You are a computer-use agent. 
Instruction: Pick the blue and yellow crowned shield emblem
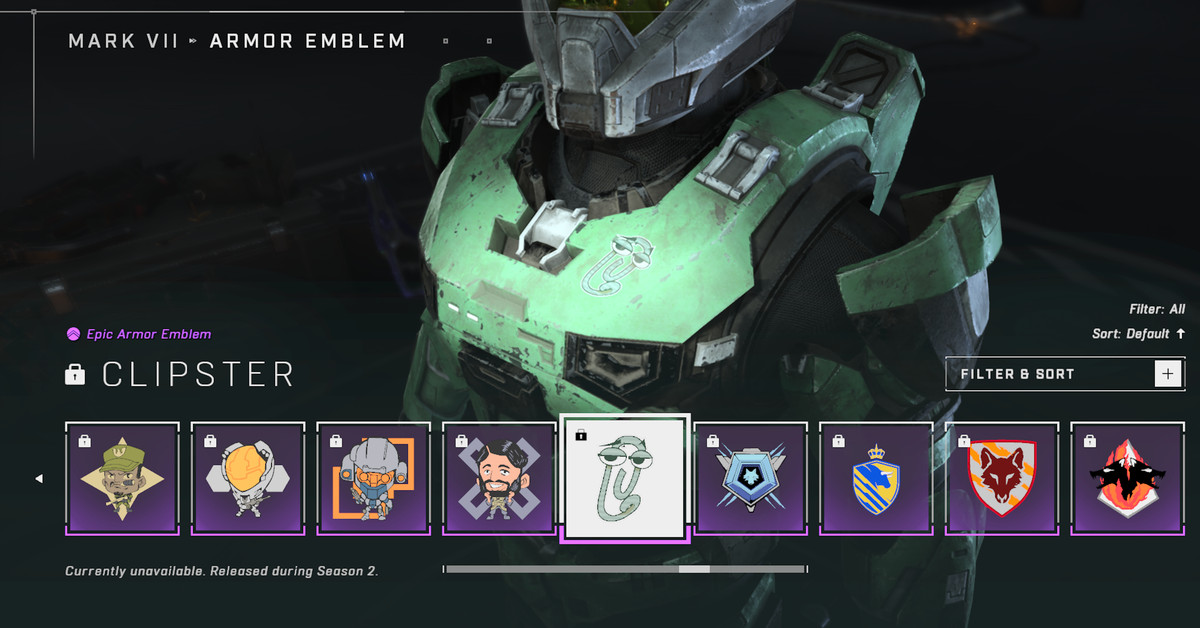876,478
